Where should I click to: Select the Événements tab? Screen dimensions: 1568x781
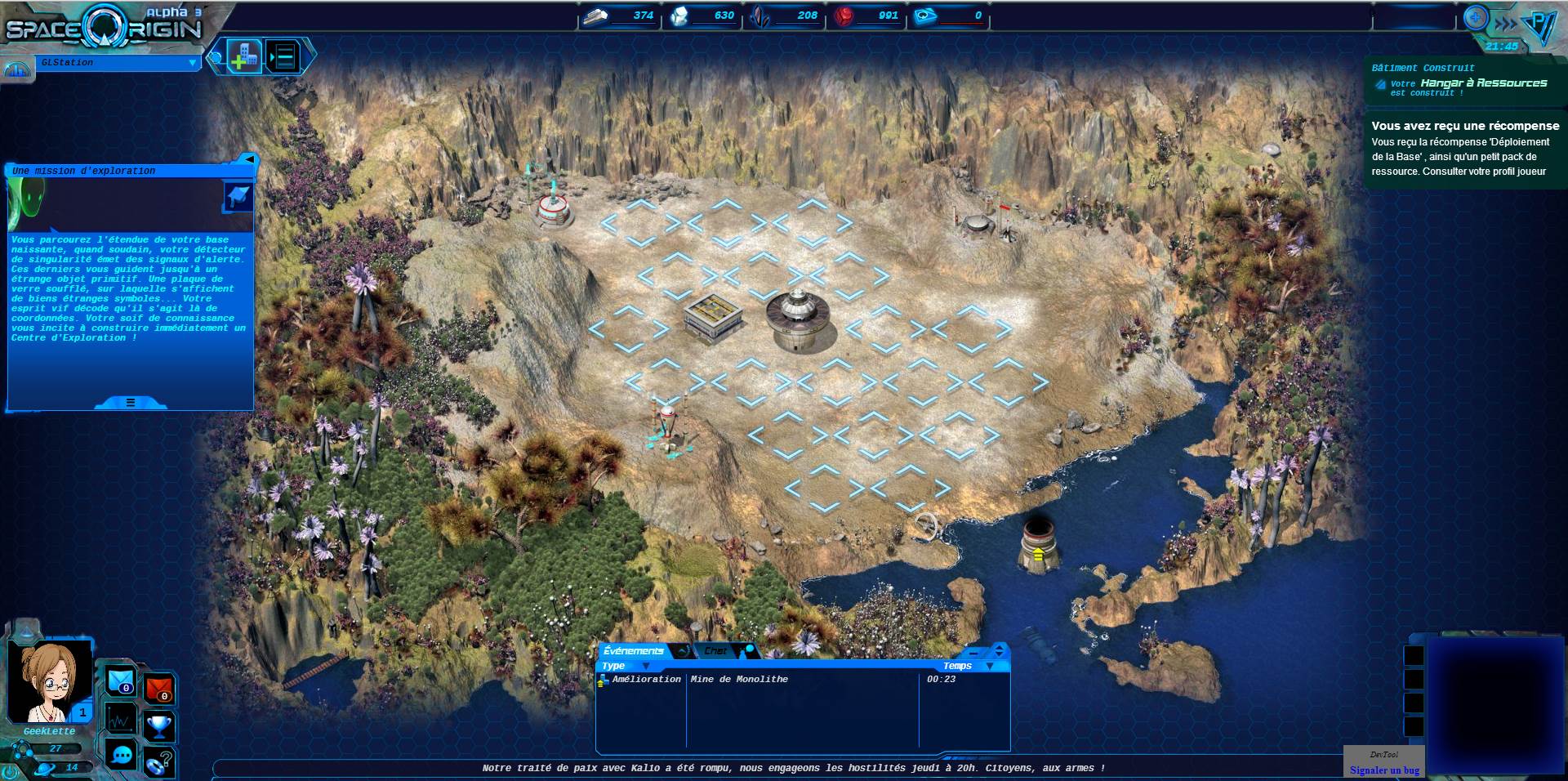coord(634,651)
